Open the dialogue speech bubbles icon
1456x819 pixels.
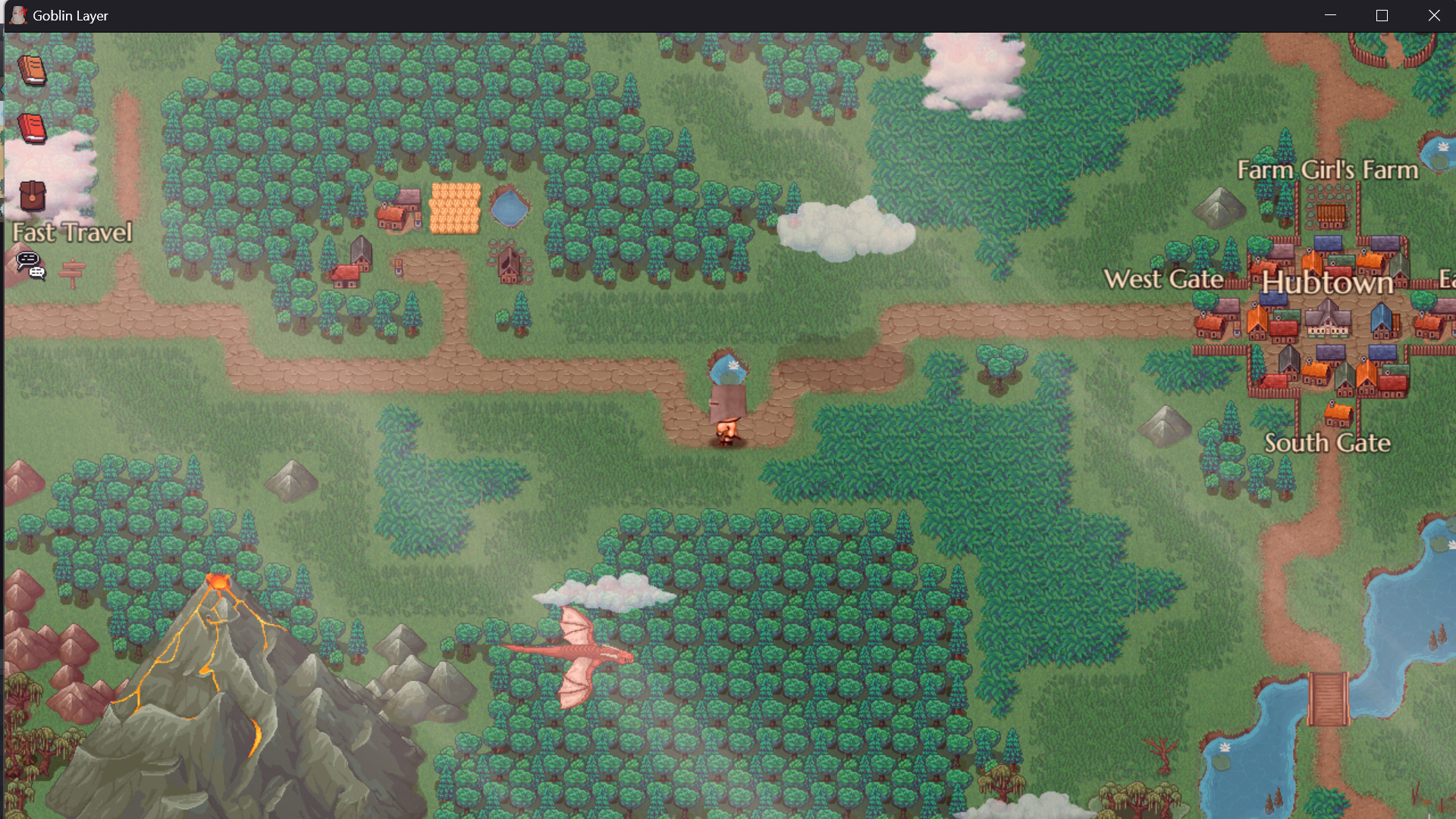(x=29, y=265)
